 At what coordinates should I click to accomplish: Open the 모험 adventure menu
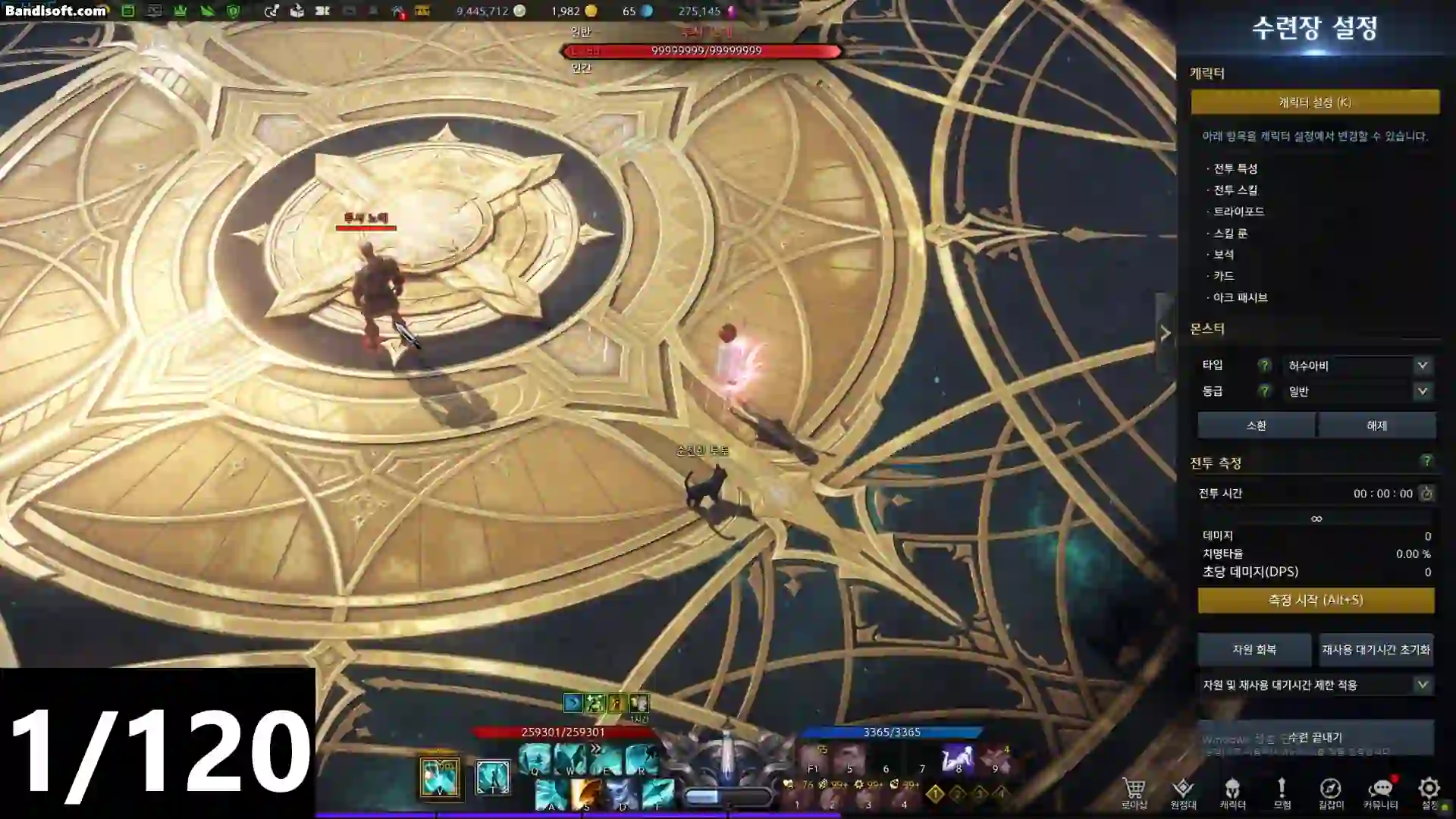point(1282,791)
